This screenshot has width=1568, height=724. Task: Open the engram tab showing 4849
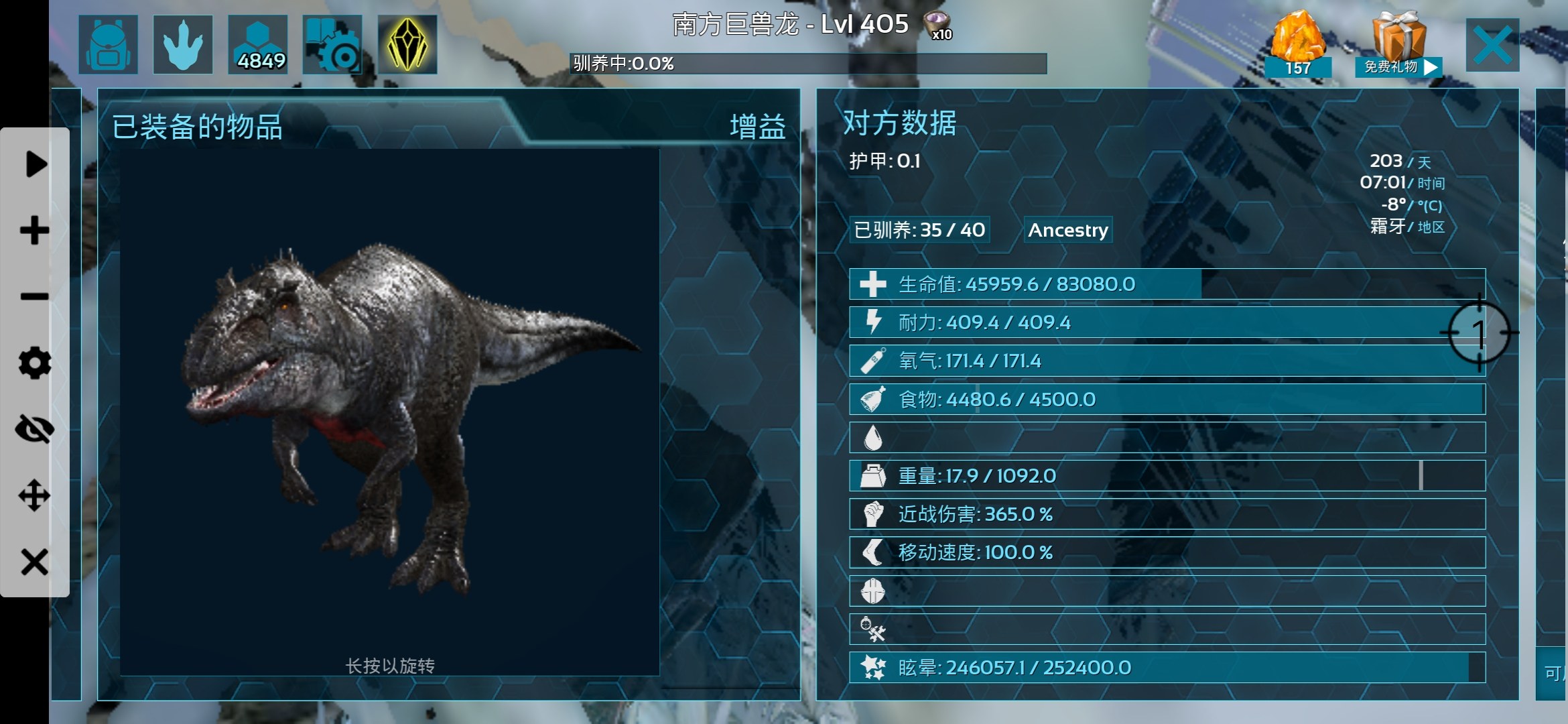click(x=258, y=44)
